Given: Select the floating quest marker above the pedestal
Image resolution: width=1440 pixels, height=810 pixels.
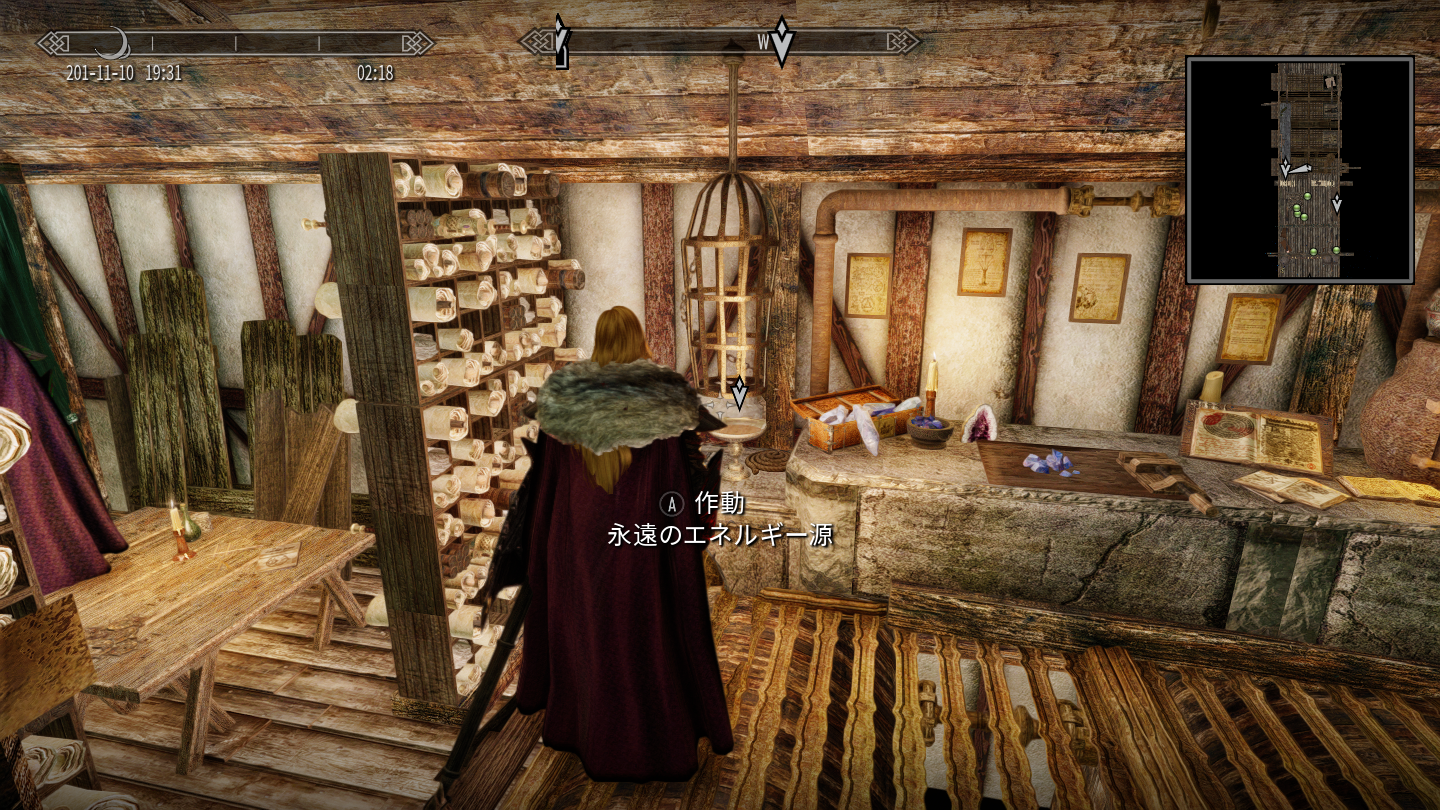Looking at the screenshot, I should tap(739, 393).
